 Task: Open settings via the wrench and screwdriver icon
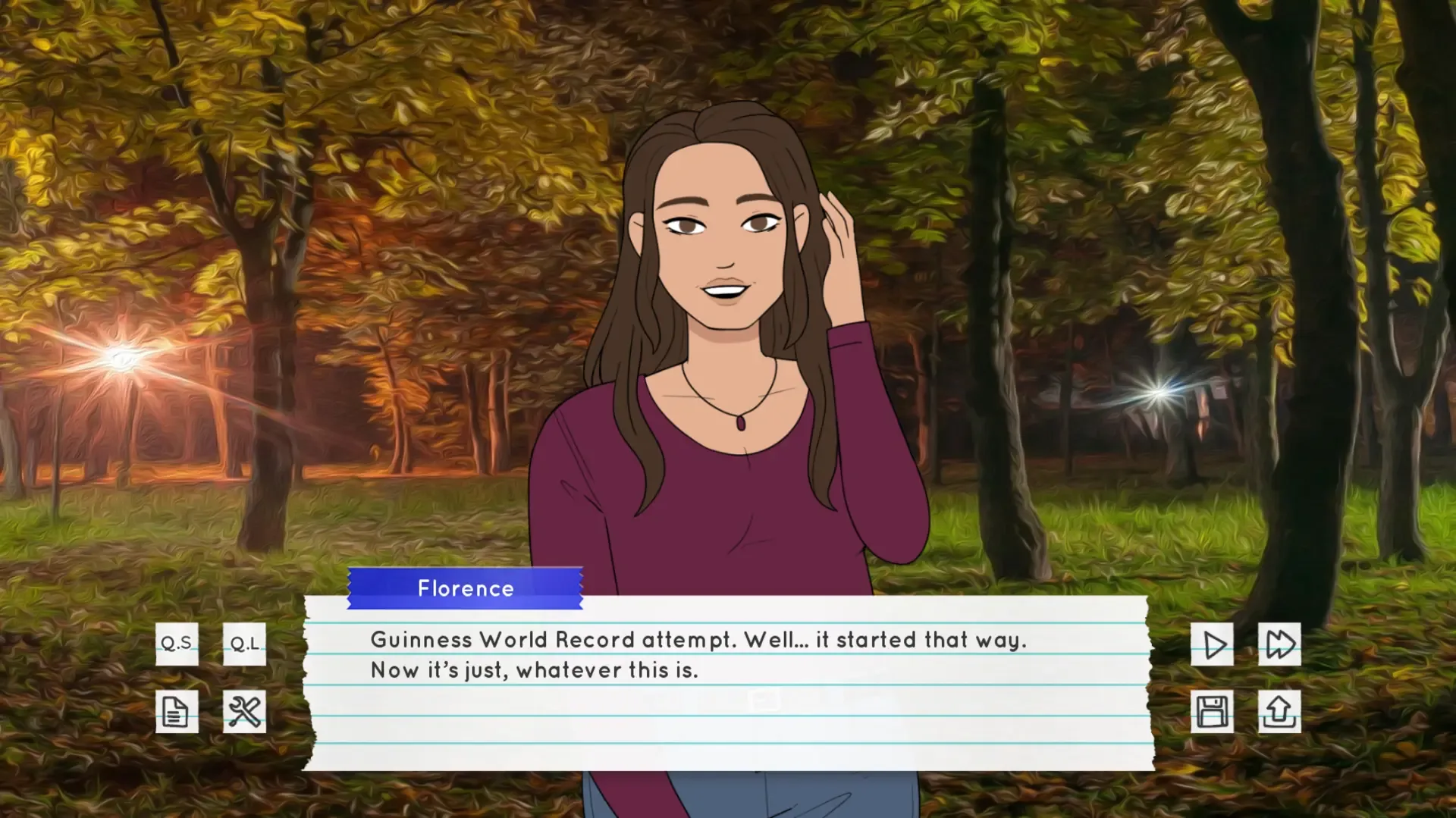tap(244, 711)
